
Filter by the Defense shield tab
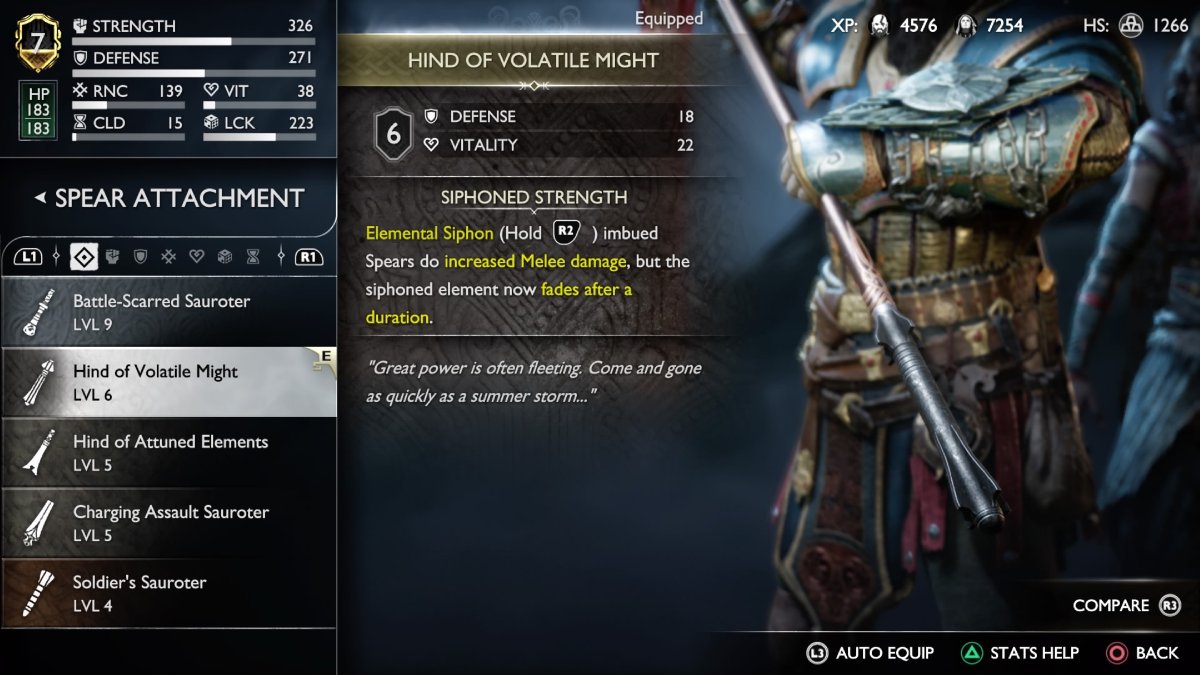tap(140, 257)
